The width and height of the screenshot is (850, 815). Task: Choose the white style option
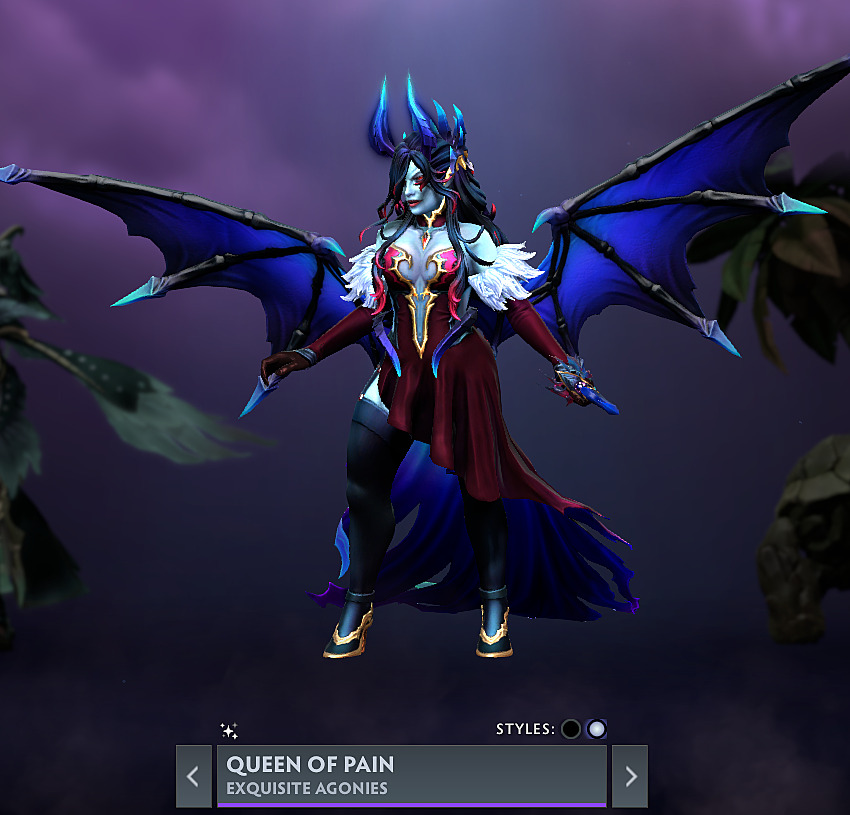597,729
